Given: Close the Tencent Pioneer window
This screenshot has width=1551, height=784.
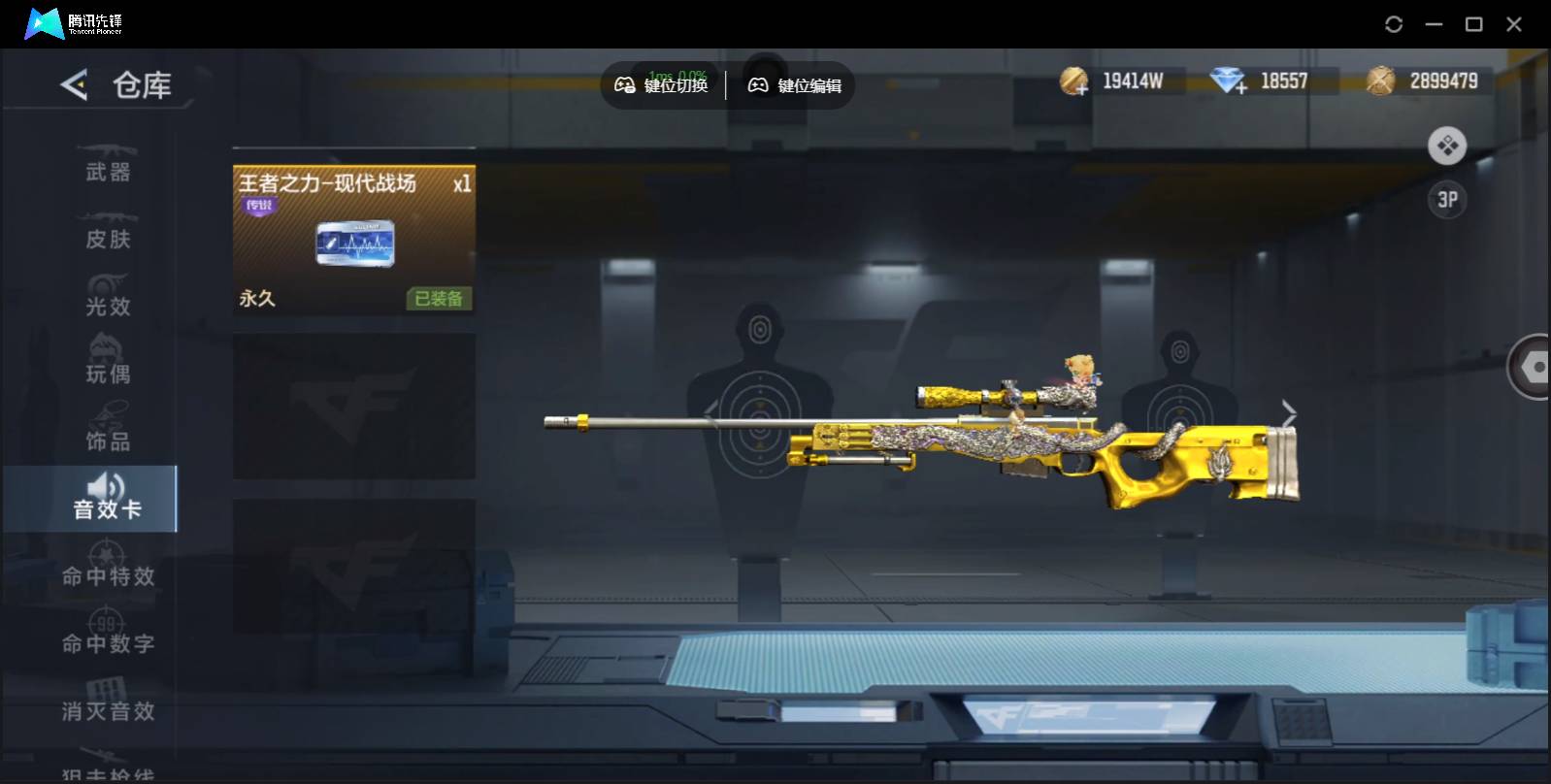Looking at the screenshot, I should 1513,24.
